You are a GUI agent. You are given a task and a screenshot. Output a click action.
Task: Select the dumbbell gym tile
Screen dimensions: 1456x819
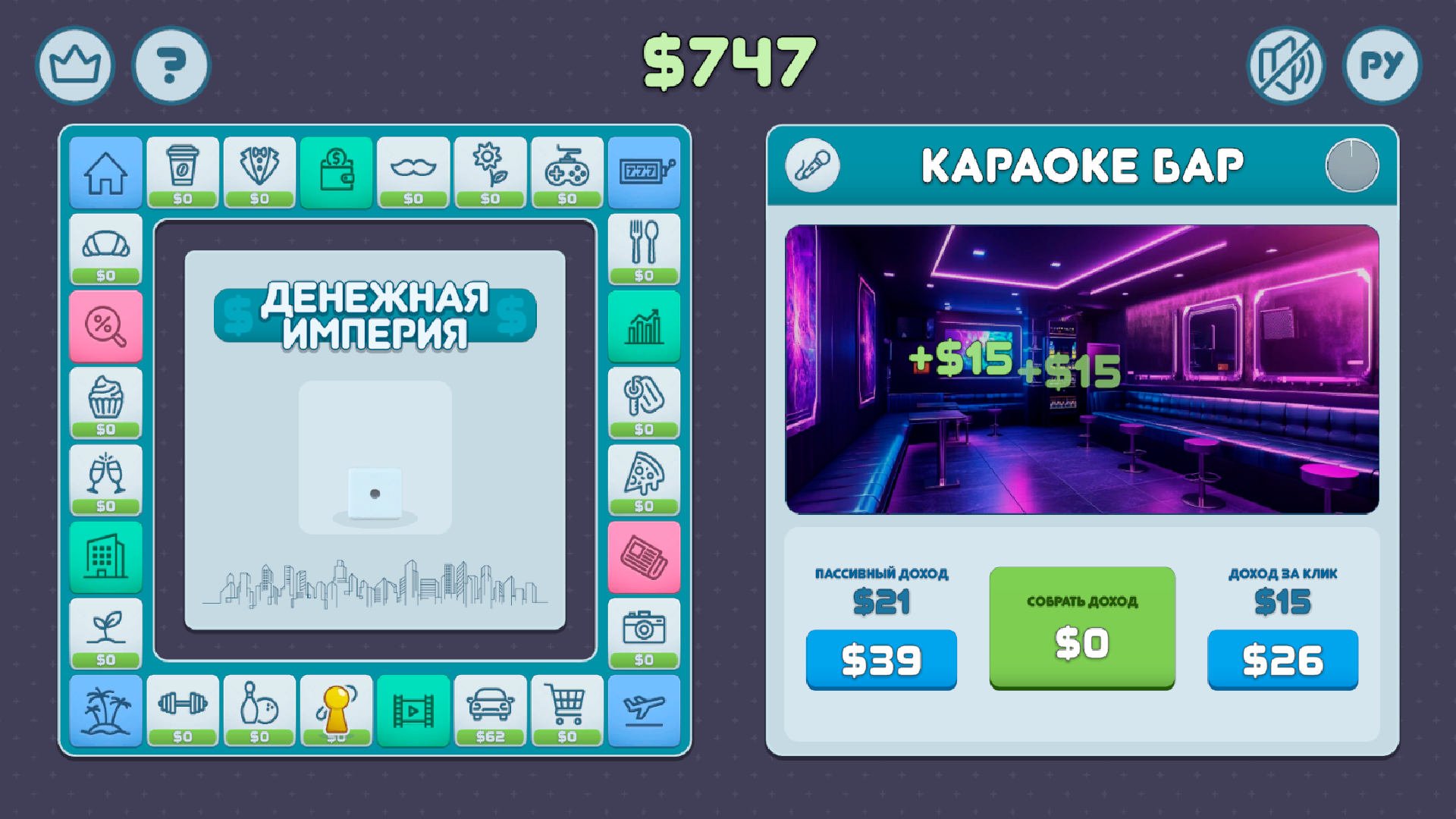183,711
